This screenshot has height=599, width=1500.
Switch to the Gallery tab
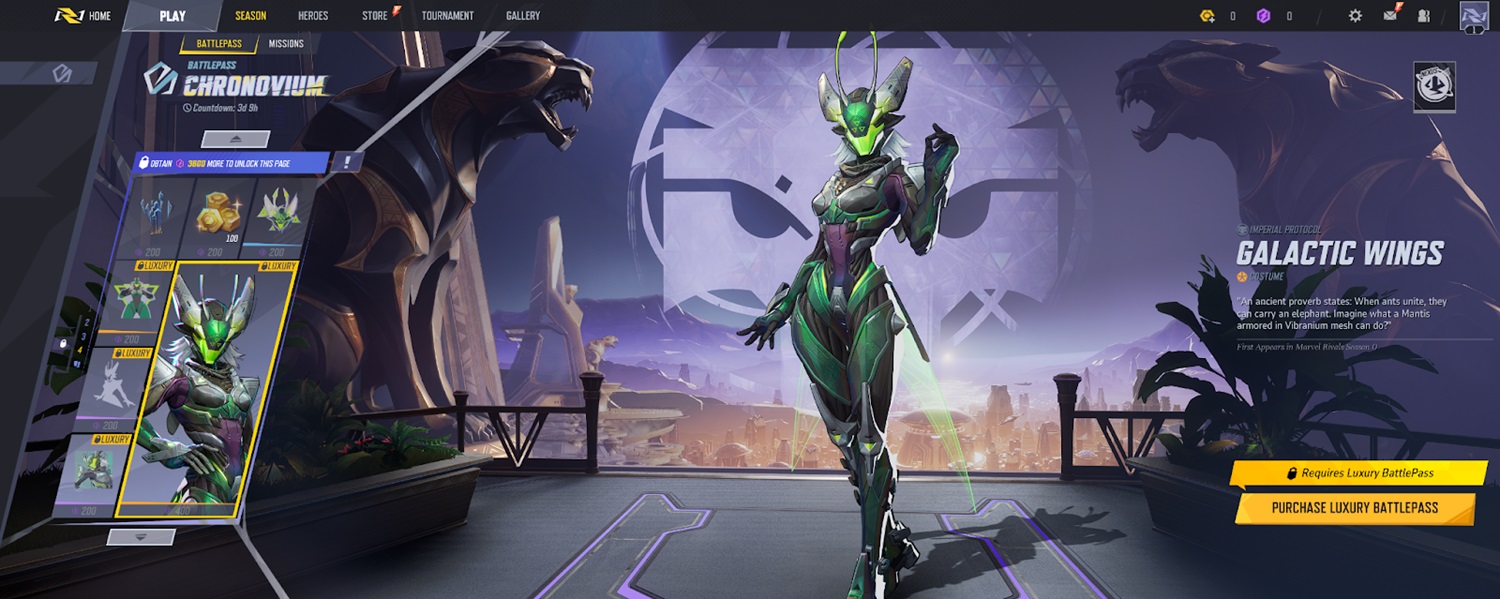pos(523,16)
